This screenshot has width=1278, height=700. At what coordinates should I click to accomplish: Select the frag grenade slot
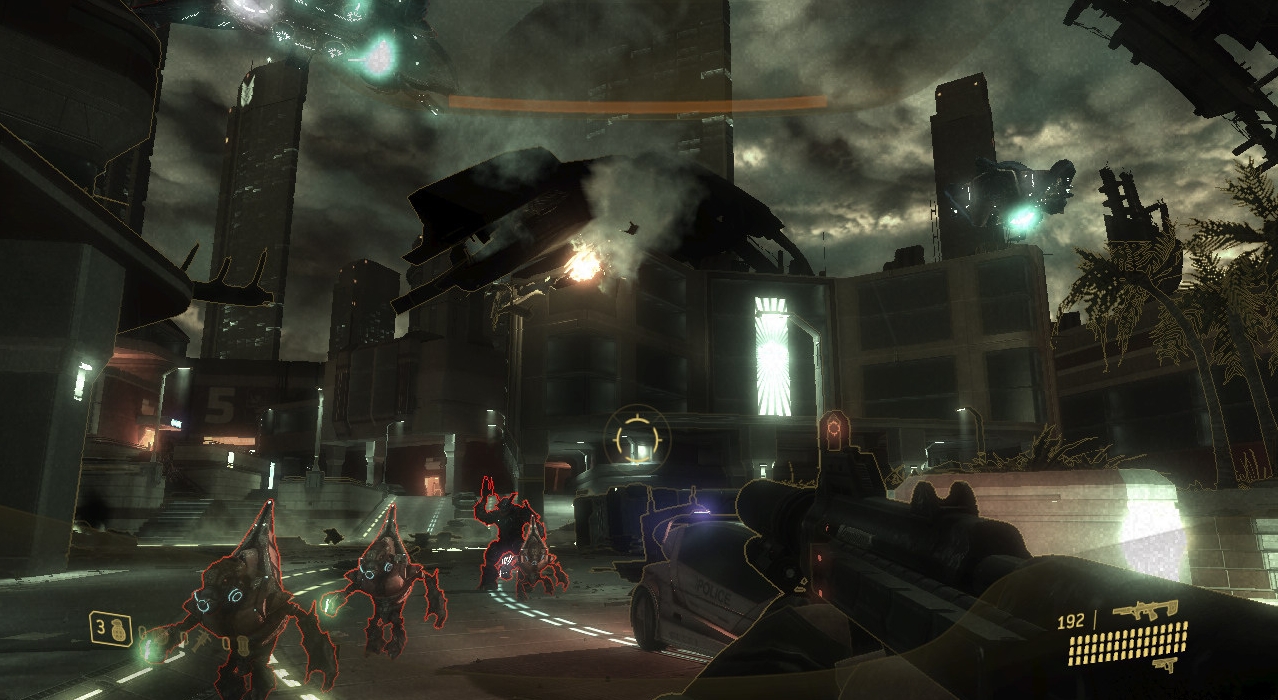coord(112,629)
